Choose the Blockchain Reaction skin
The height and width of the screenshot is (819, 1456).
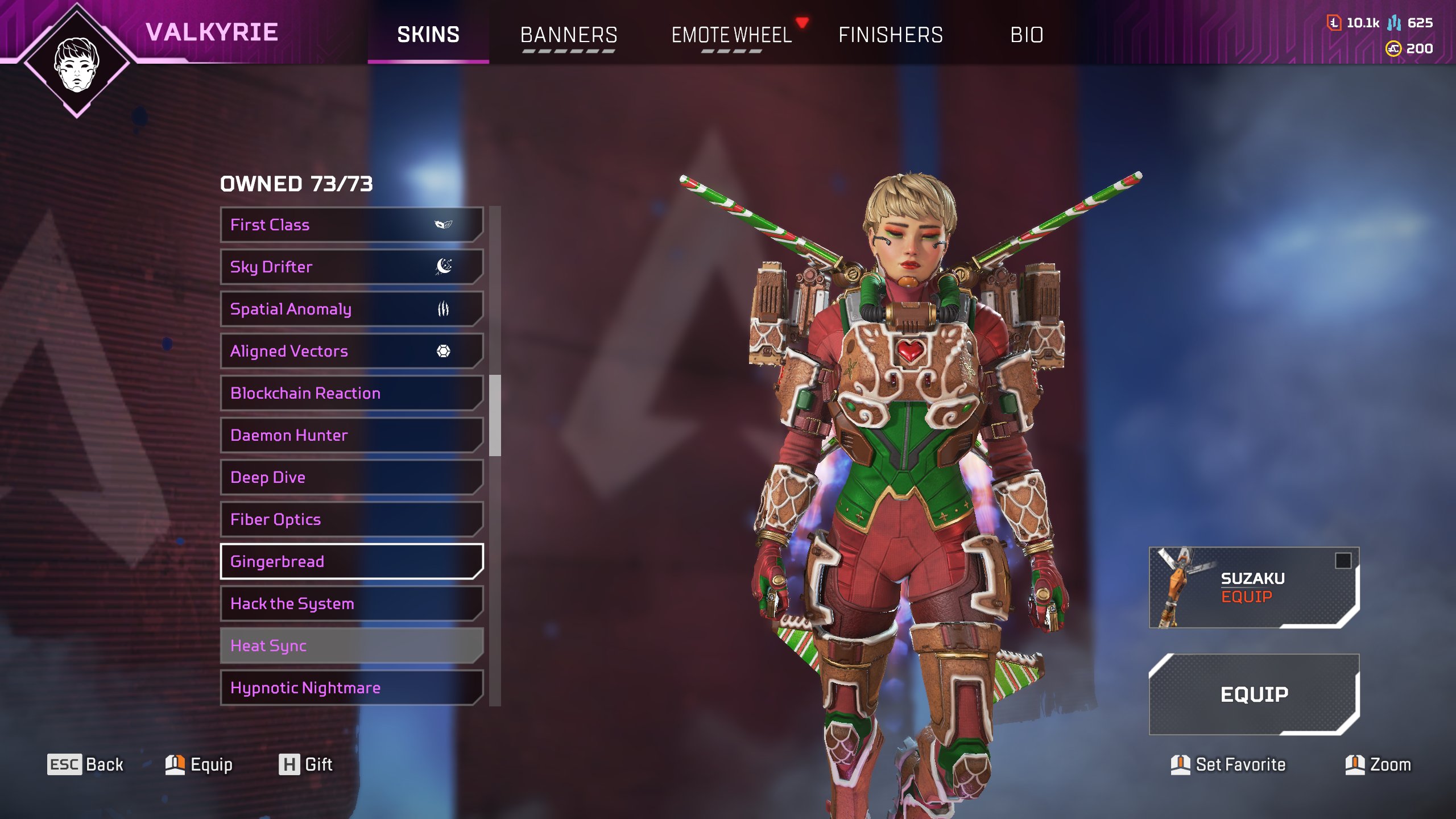tap(351, 393)
